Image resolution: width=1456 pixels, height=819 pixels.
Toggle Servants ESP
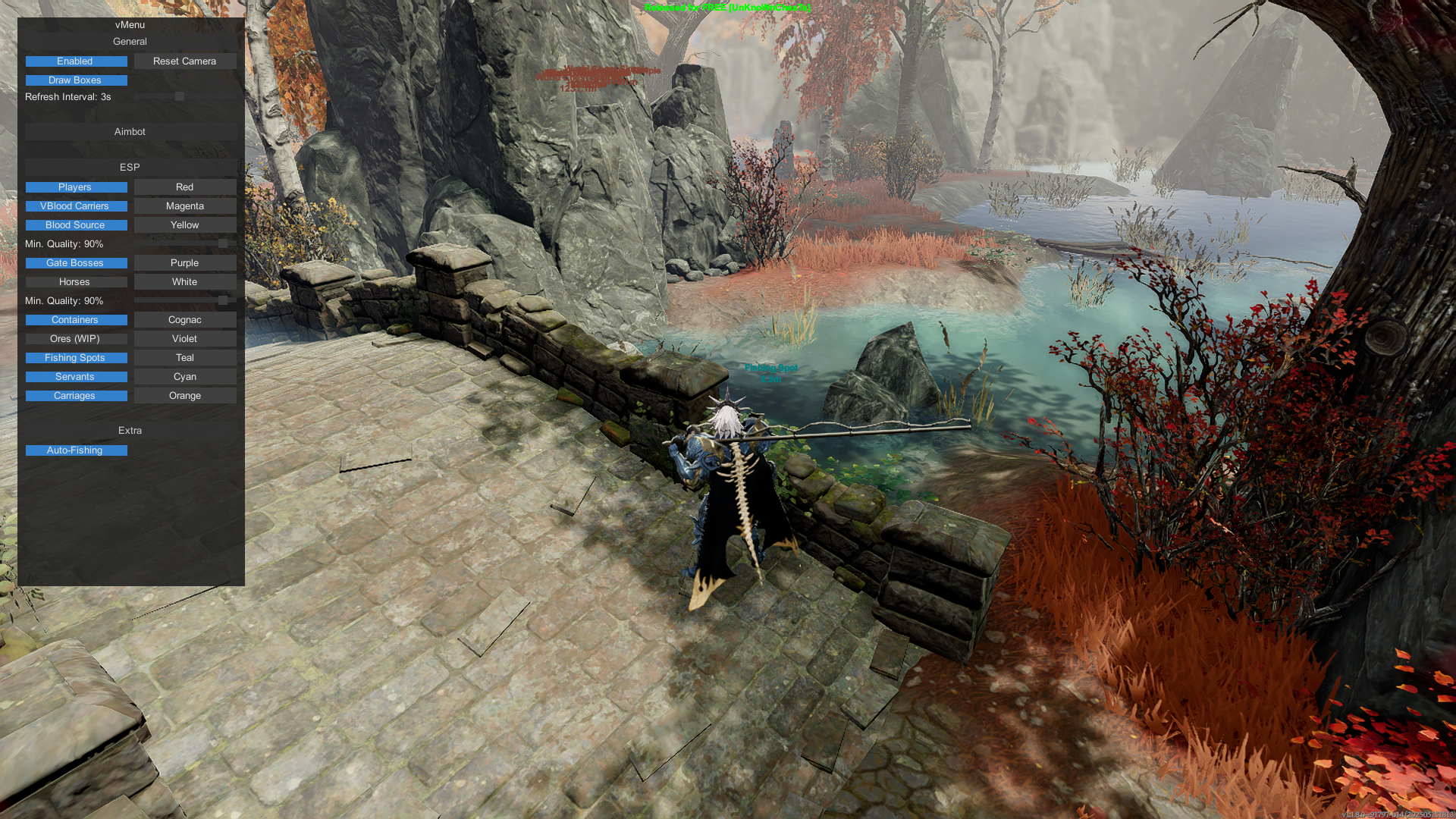tap(76, 377)
